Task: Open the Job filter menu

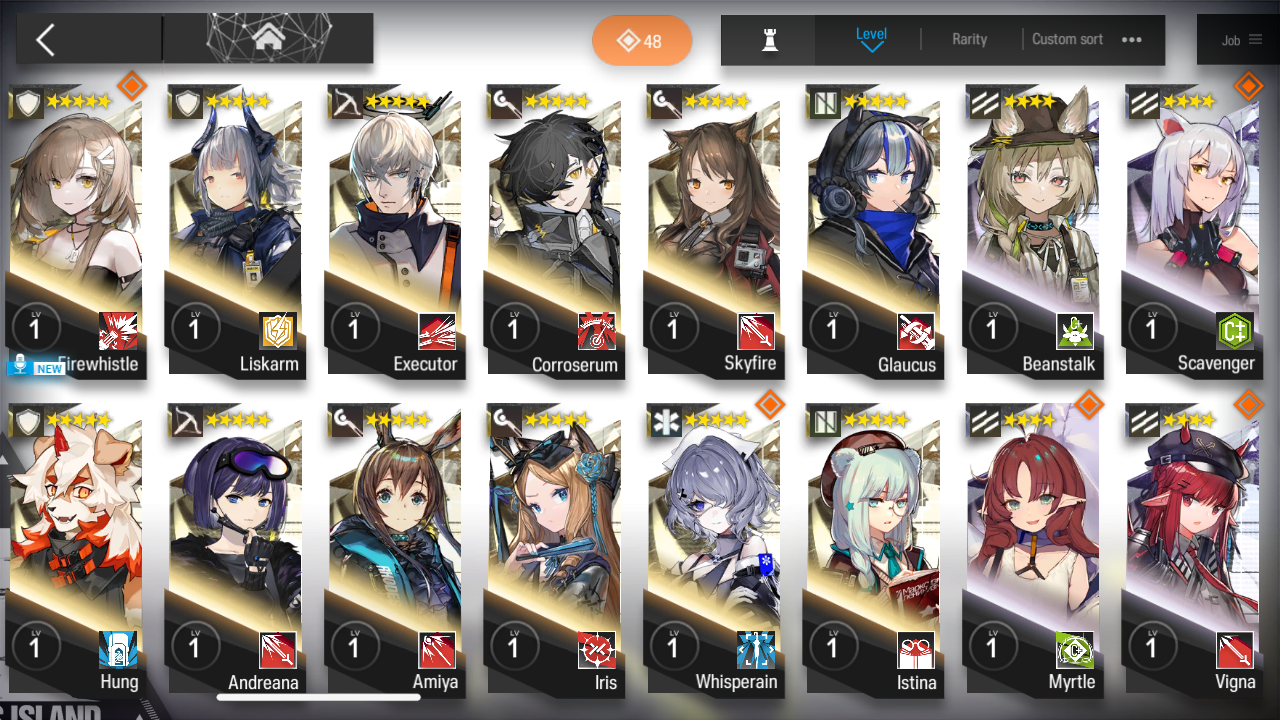Action: (x=1241, y=40)
